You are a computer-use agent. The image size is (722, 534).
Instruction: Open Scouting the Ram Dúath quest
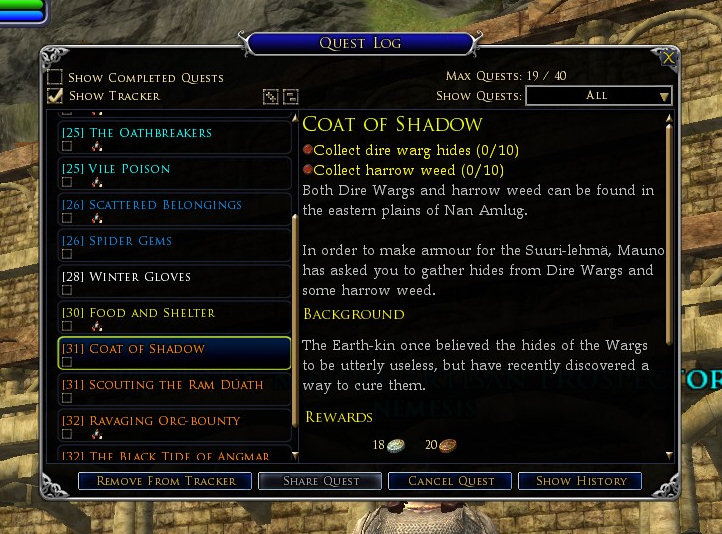pos(176,385)
